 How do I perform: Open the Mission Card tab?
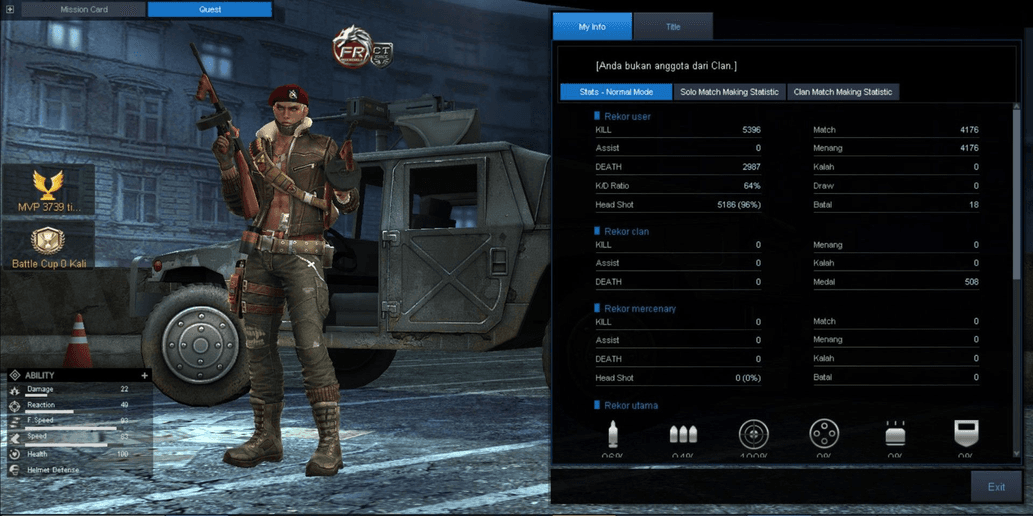[83, 10]
